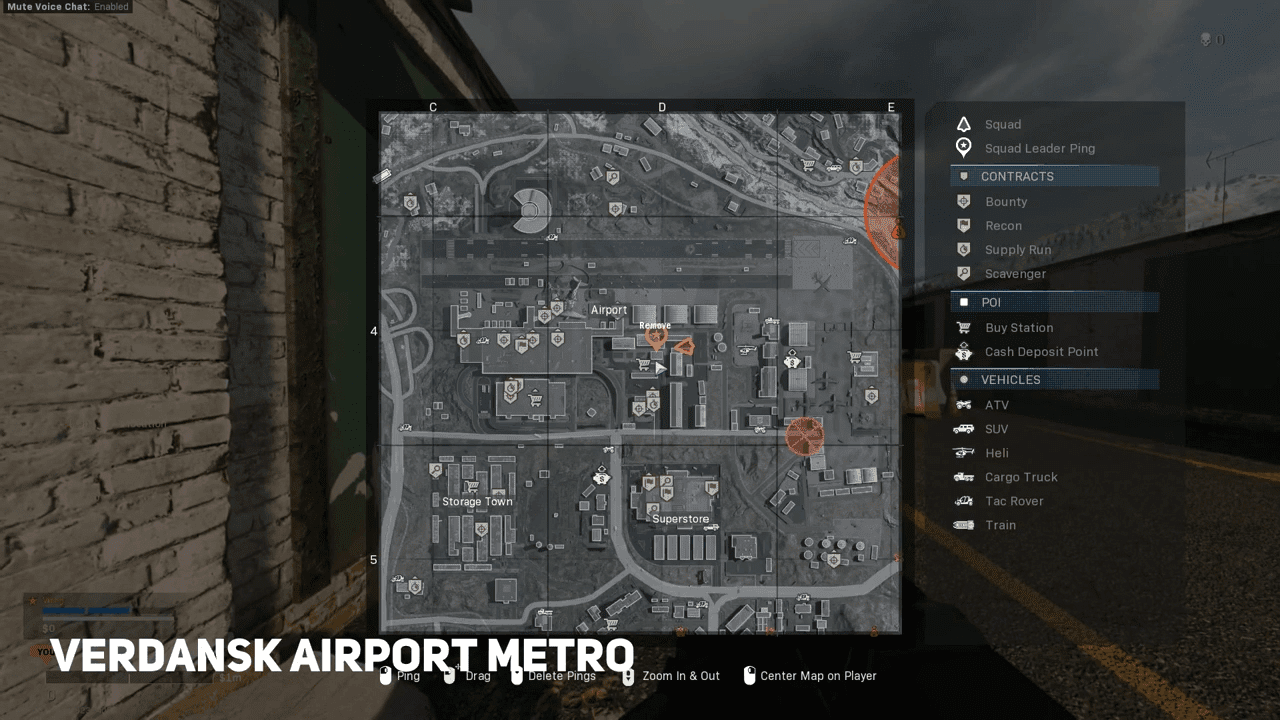Viewport: 1280px width, 720px height.
Task: Select the Heli icon in the vehicles legend
Action: point(963,453)
